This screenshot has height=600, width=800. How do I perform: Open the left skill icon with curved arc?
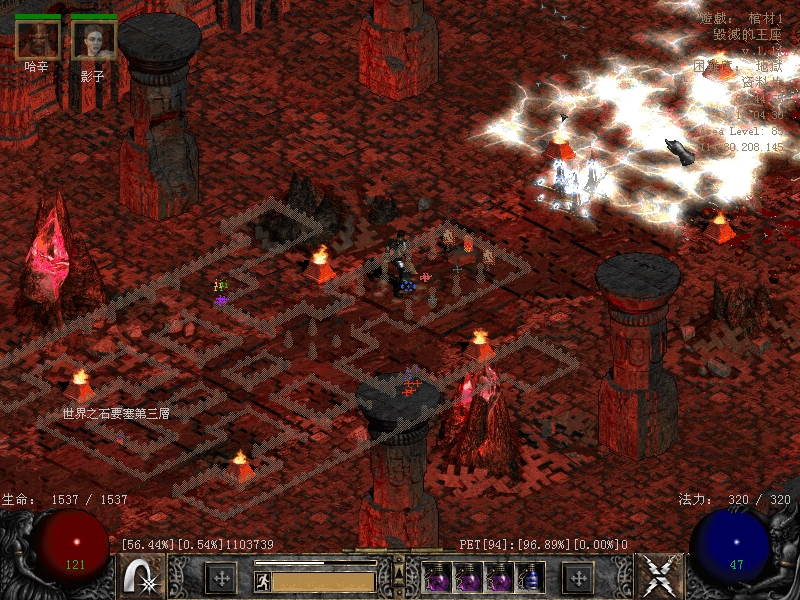[x=142, y=576]
